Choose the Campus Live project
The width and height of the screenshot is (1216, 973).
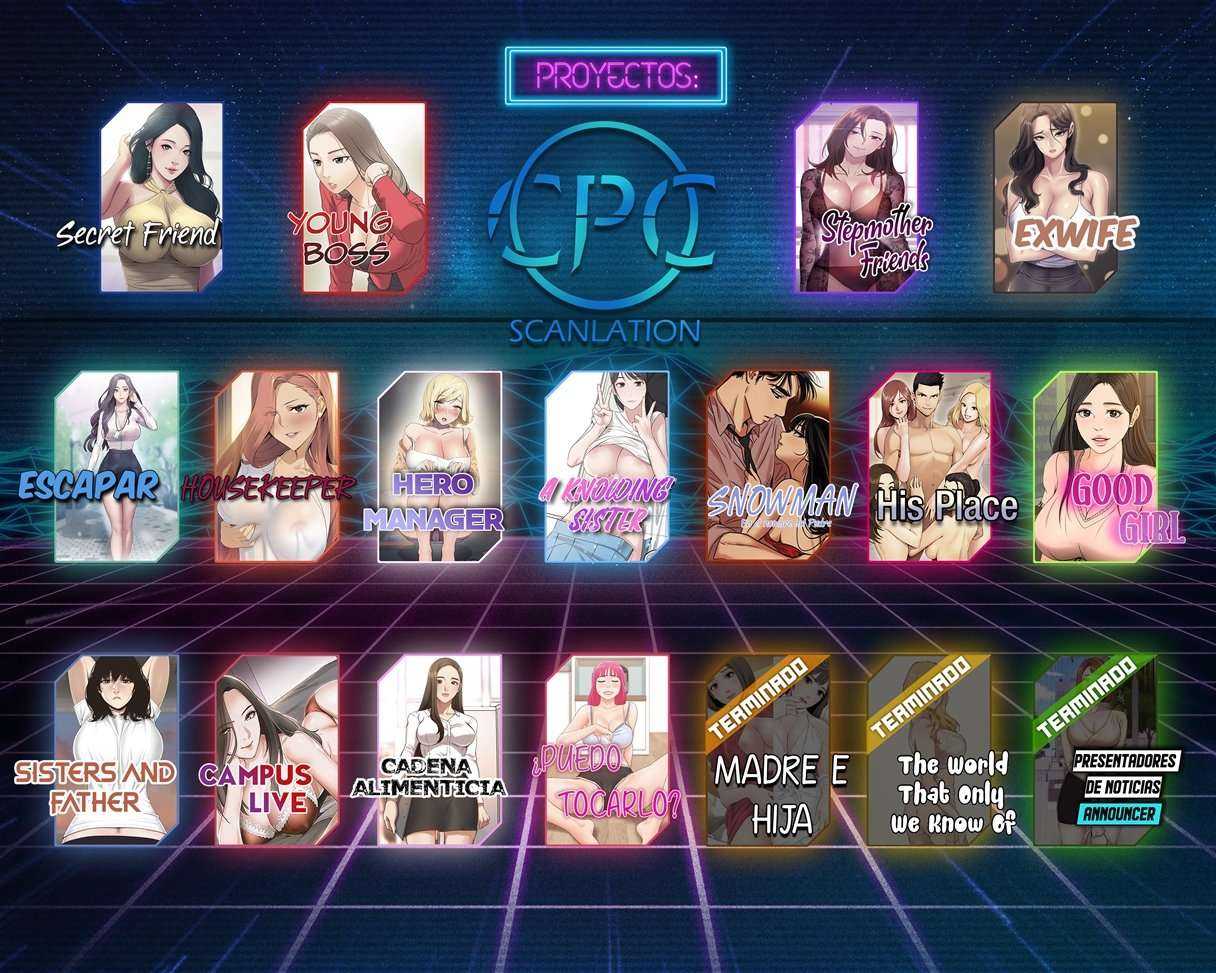[277, 749]
